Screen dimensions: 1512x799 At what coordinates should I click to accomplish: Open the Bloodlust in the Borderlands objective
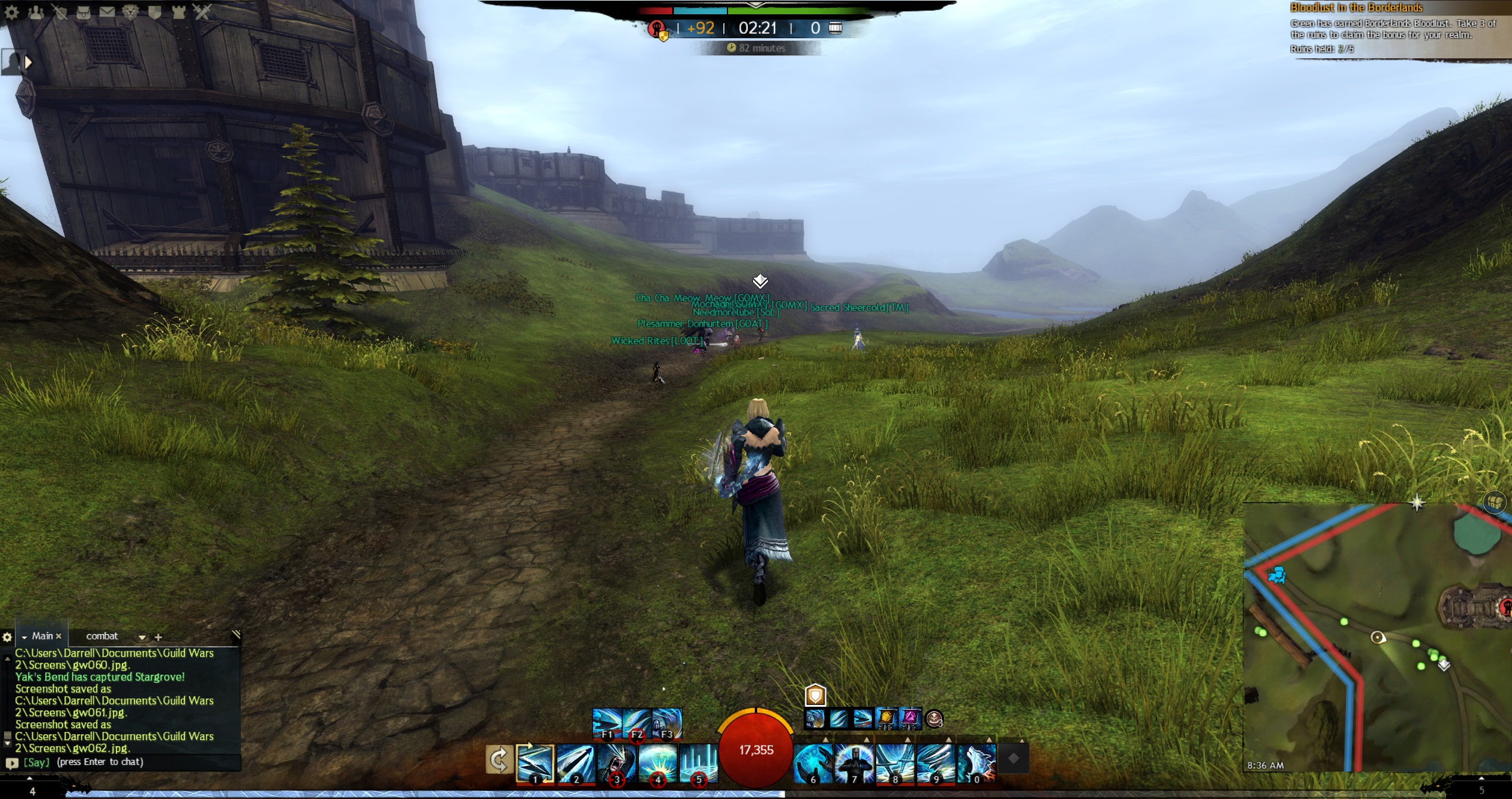(1356, 8)
